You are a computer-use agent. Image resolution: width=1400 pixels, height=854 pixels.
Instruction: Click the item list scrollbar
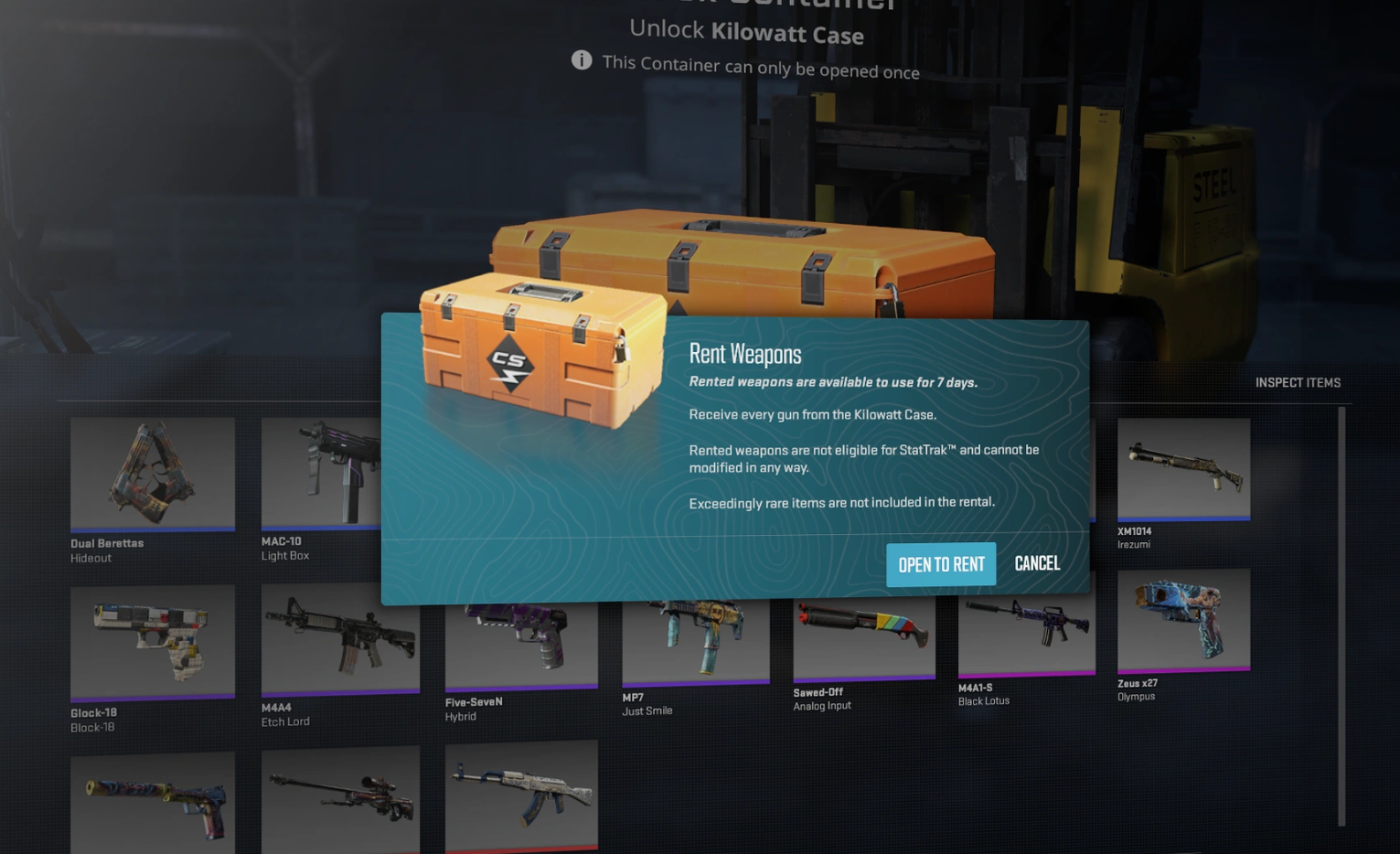(x=1341, y=615)
